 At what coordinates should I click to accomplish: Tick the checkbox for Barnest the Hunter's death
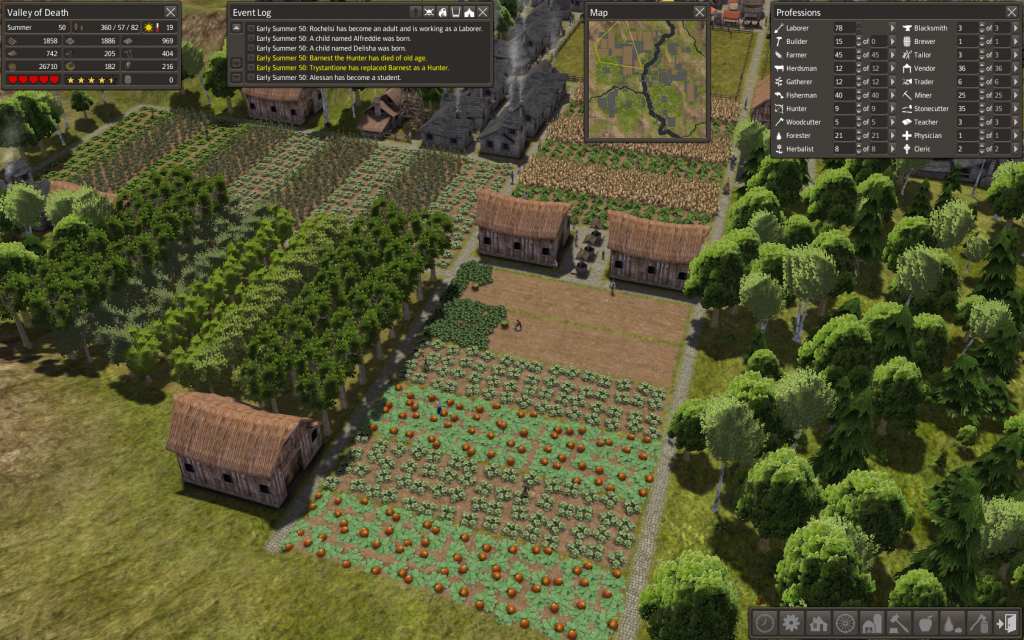(251, 58)
